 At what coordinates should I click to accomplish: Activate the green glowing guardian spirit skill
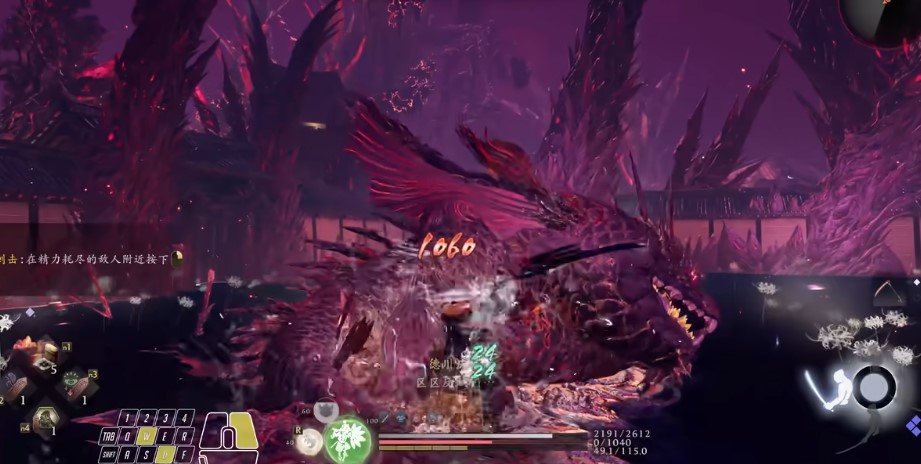[x=348, y=440]
